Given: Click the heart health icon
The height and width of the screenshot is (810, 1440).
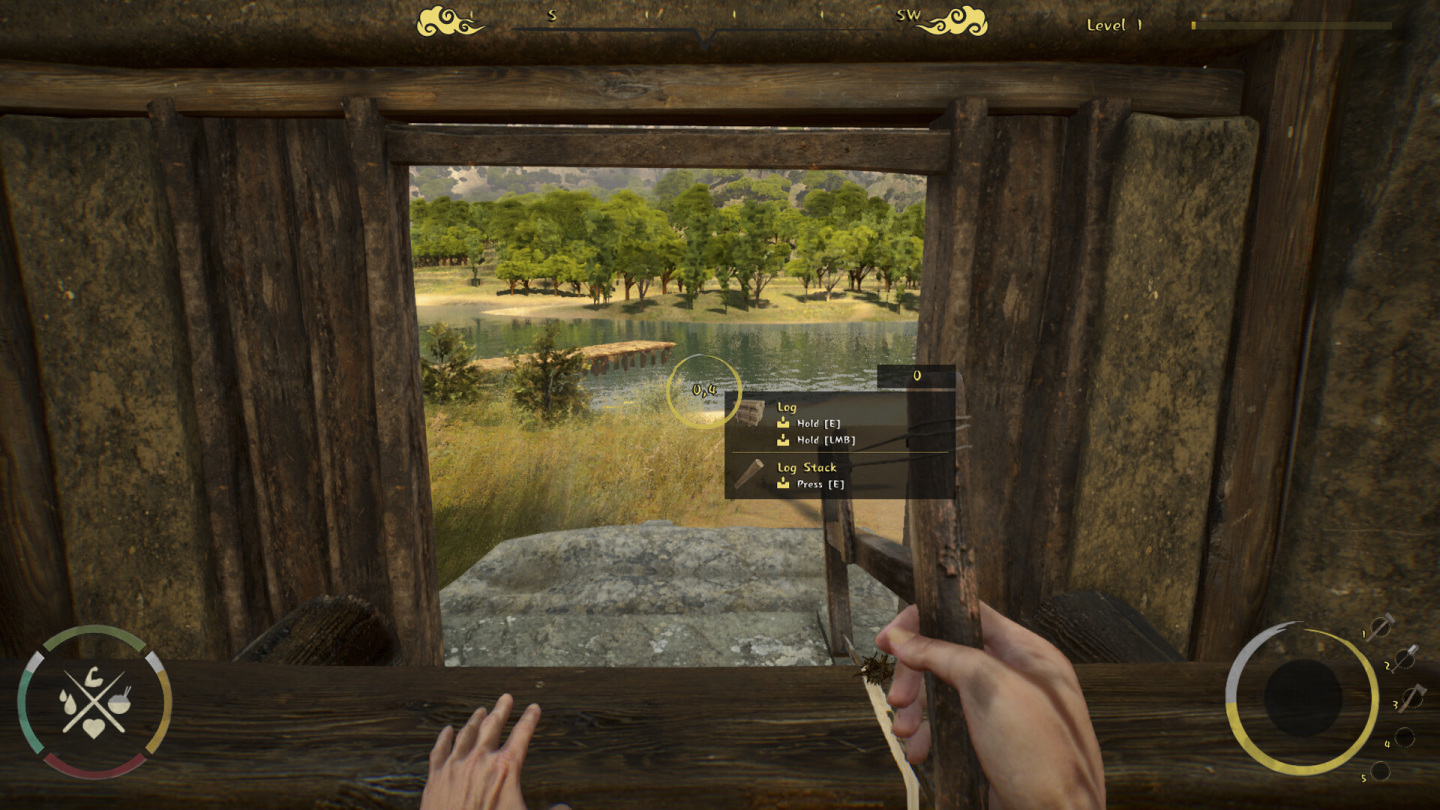Looking at the screenshot, I should [94, 728].
